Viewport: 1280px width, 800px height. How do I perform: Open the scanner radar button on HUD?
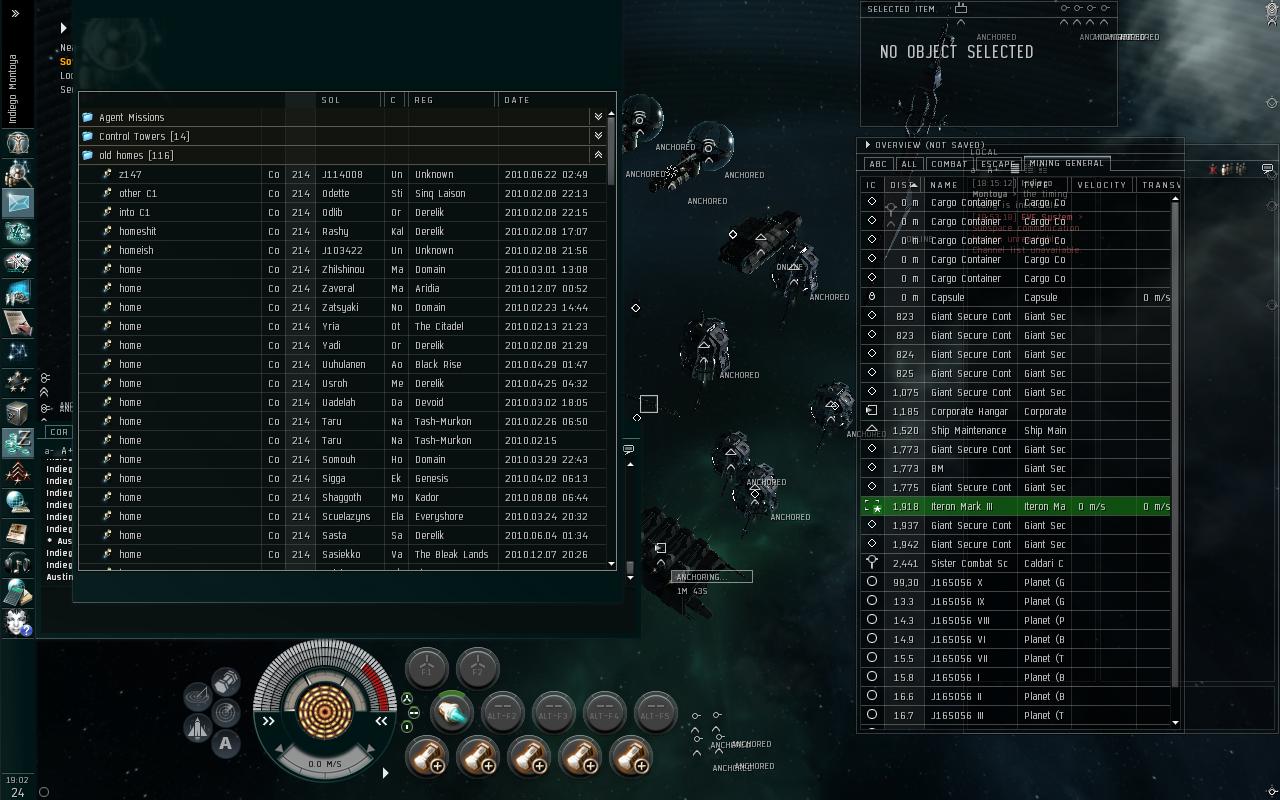coord(226,712)
